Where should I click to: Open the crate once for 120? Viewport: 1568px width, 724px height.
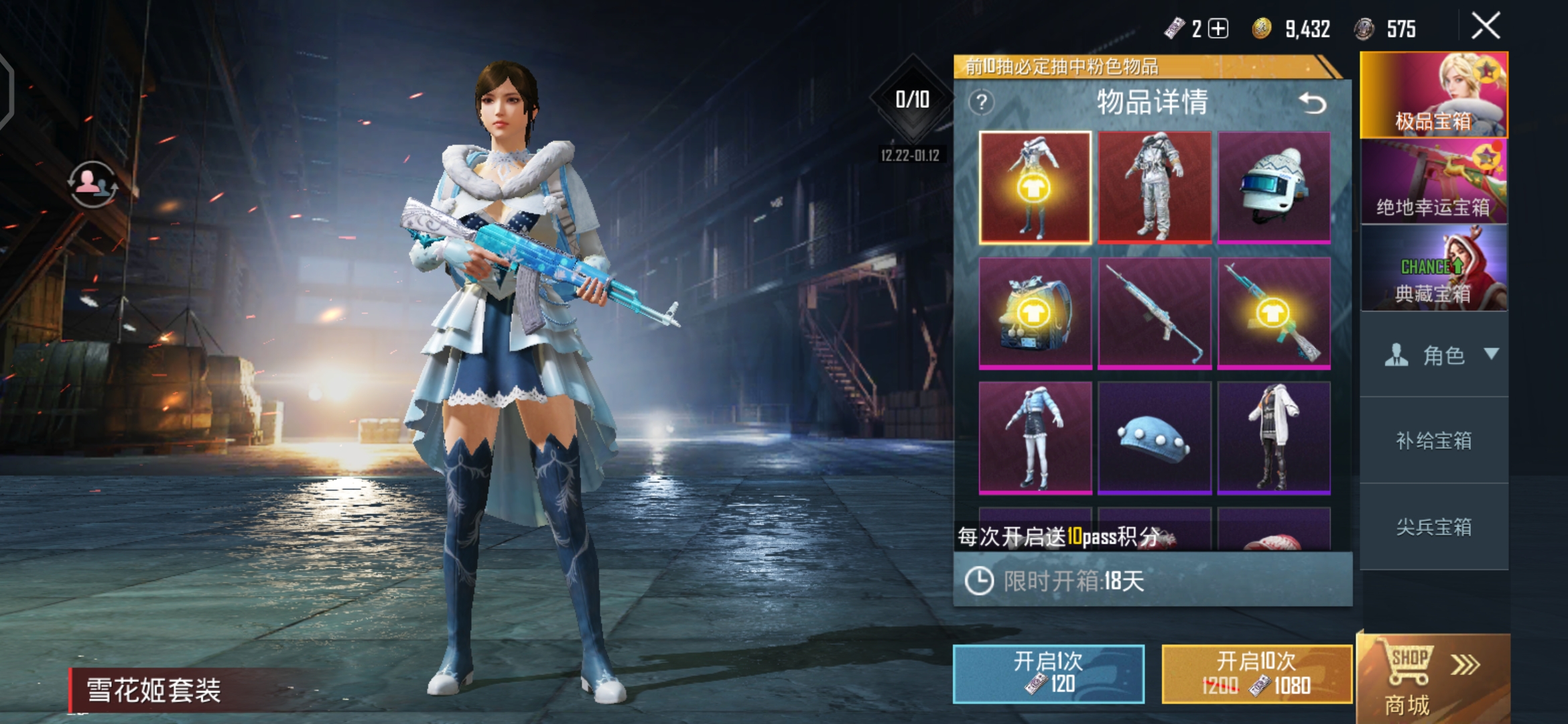[1048, 674]
